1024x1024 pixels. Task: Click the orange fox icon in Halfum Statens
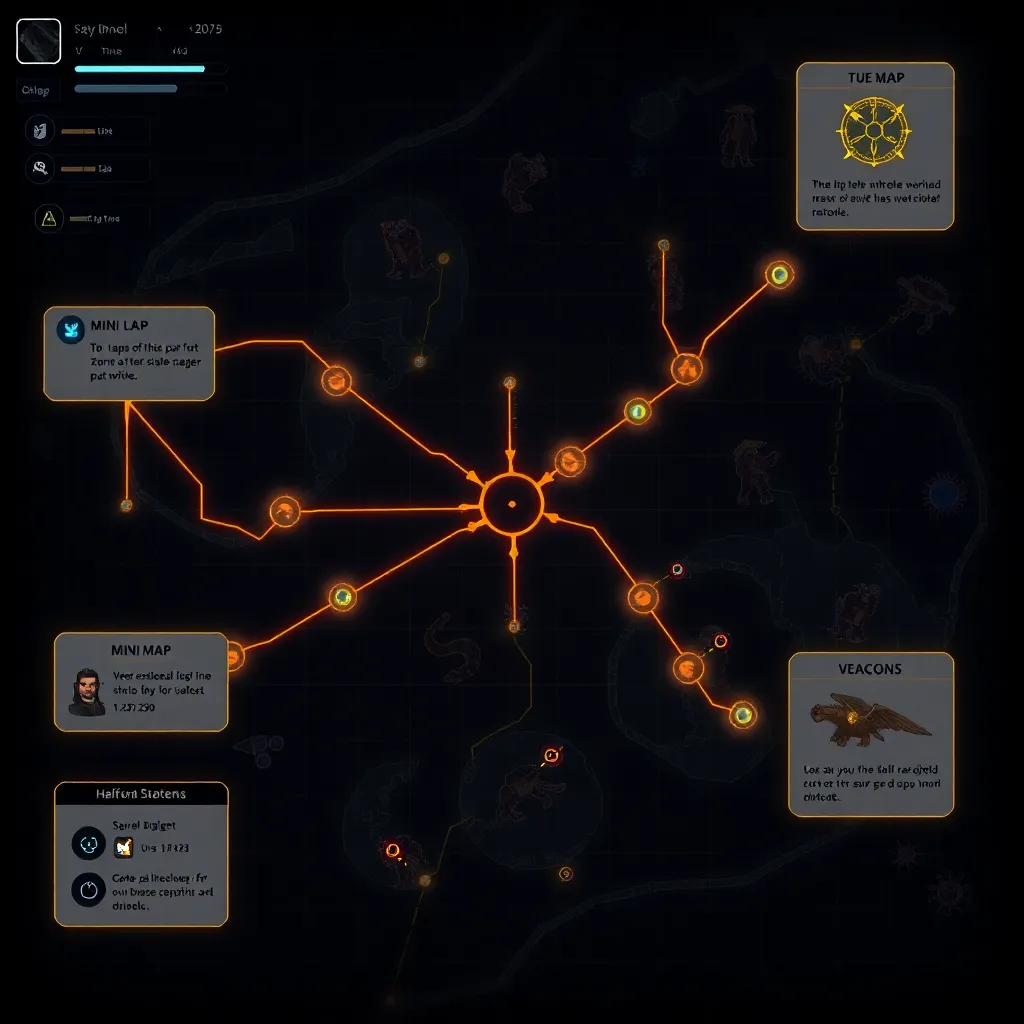(124, 847)
